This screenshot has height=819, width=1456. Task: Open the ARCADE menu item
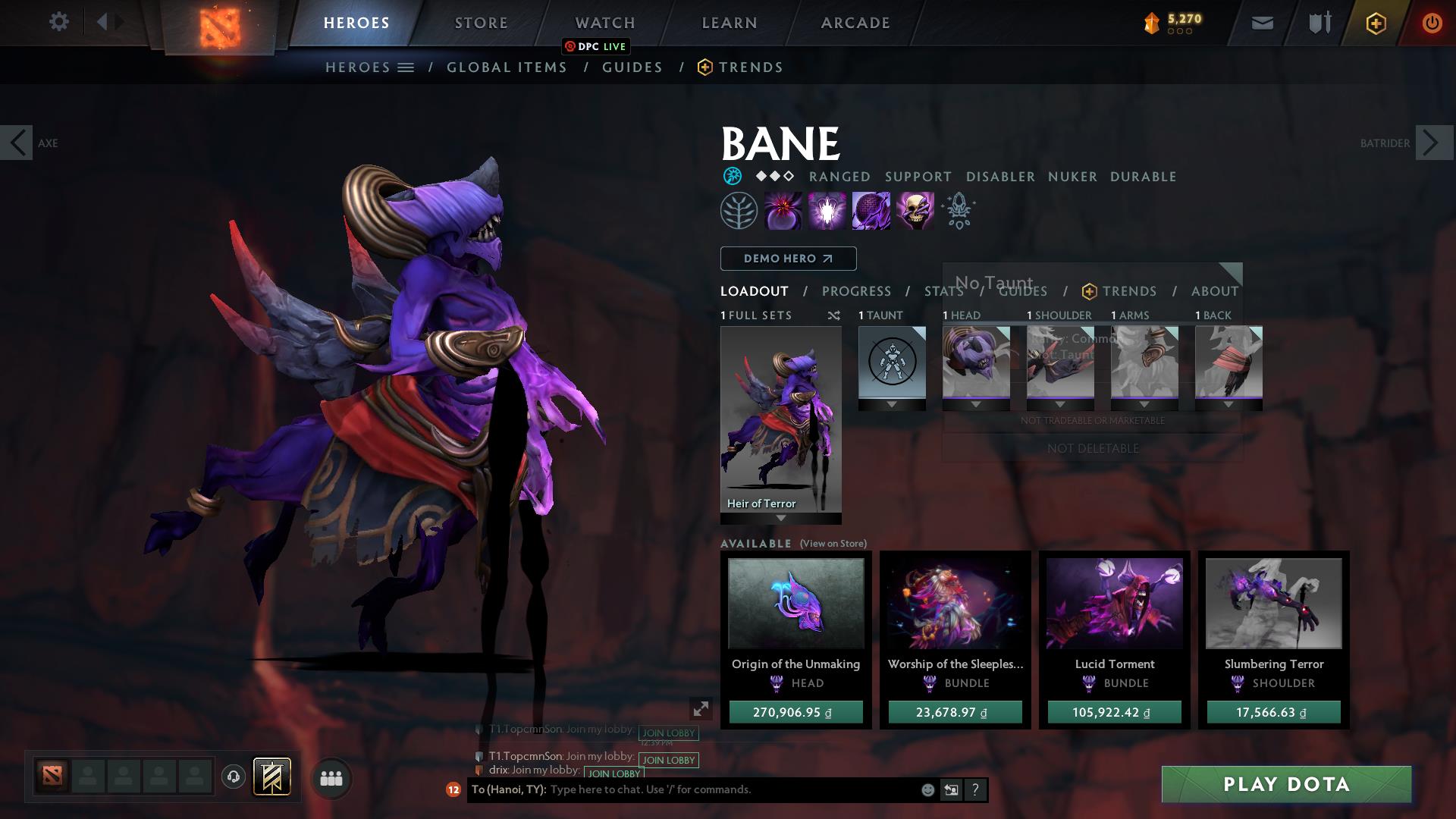click(x=855, y=23)
